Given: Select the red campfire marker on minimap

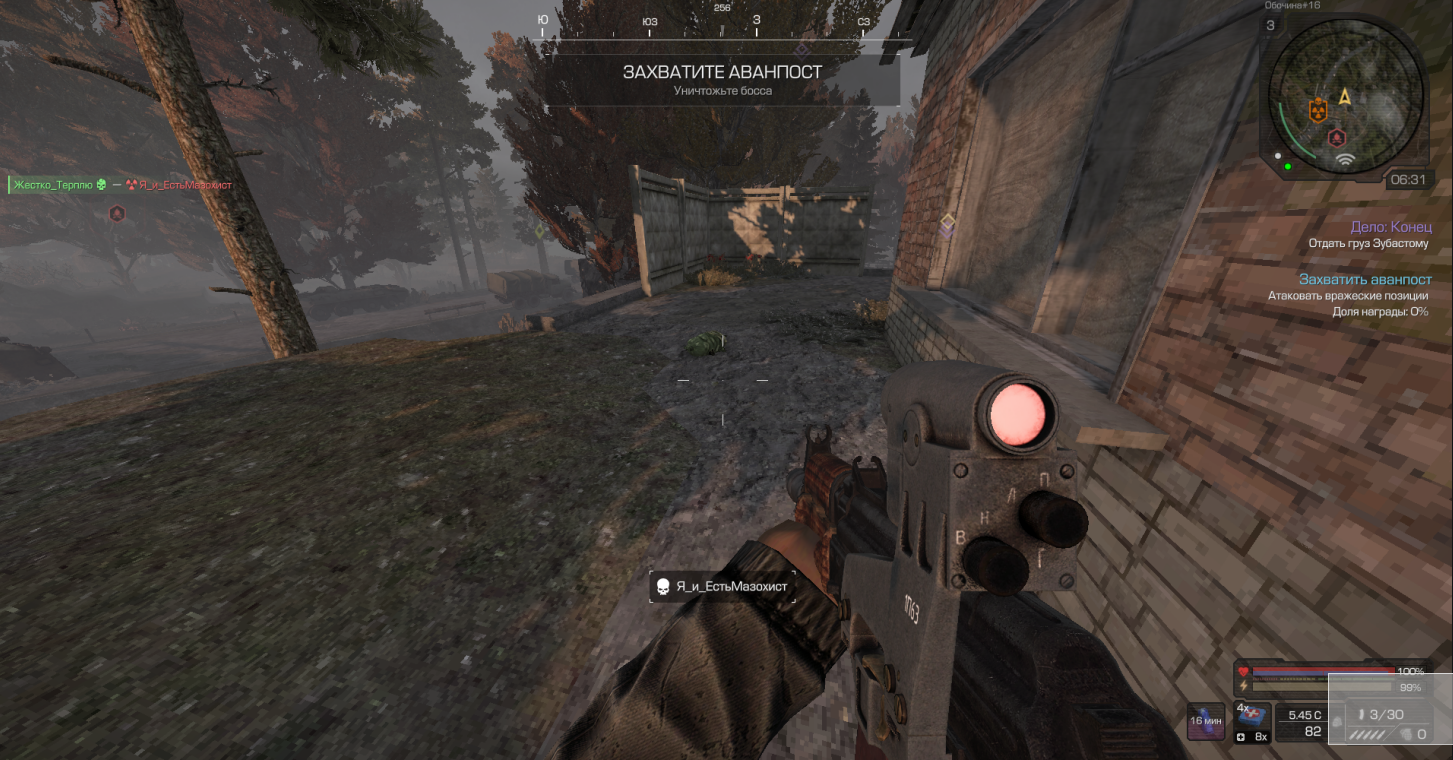Looking at the screenshot, I should tap(1337, 136).
